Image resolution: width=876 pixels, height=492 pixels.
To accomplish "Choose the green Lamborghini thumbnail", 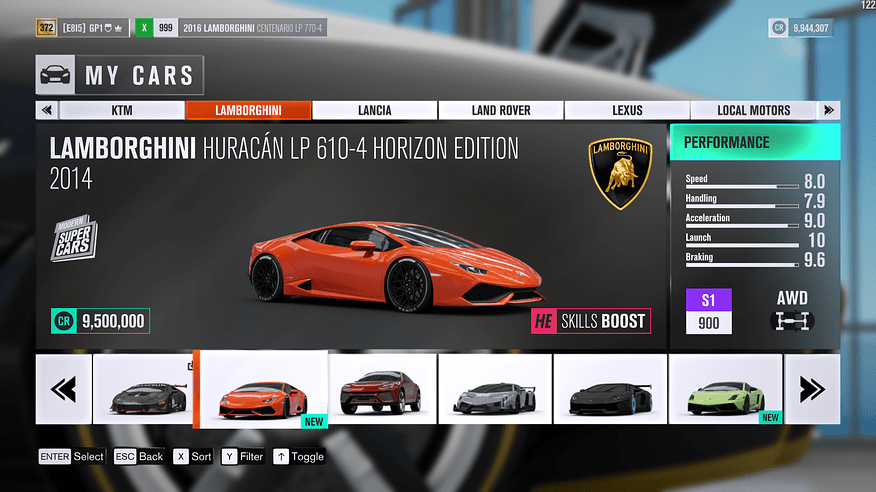I will 725,388.
